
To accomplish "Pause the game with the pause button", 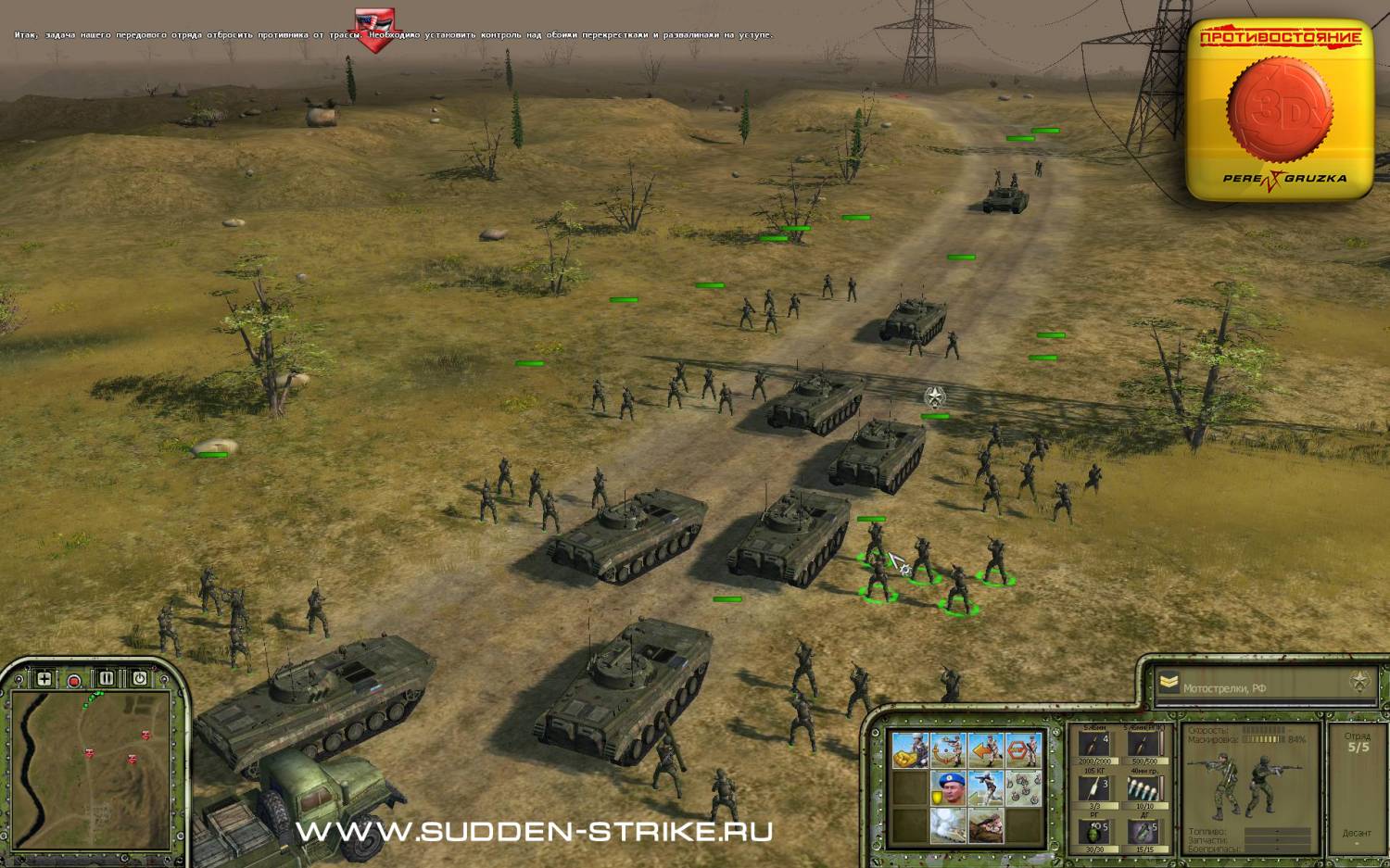I will [x=107, y=679].
